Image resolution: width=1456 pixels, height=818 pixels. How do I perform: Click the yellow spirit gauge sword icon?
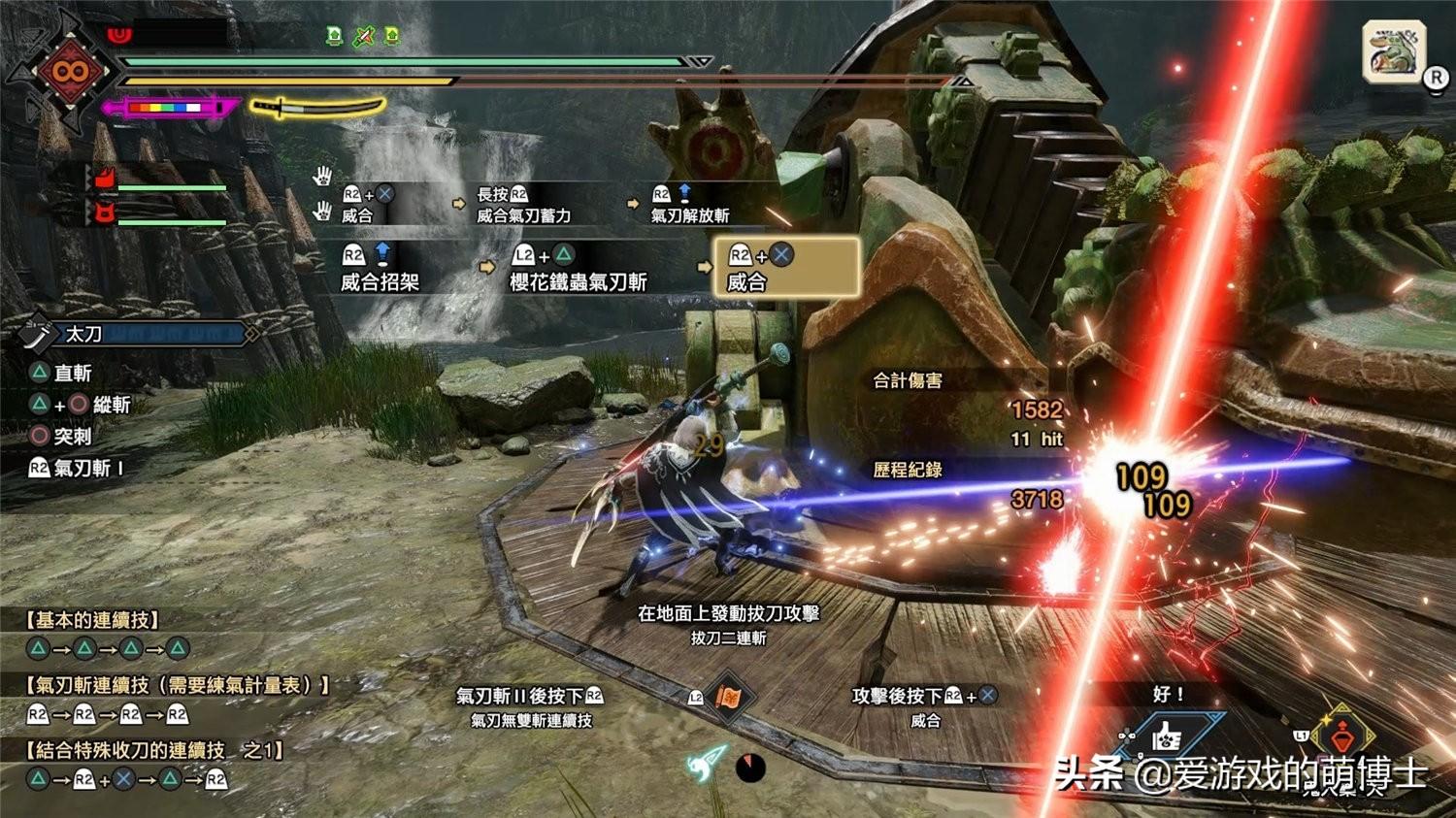(x=316, y=106)
